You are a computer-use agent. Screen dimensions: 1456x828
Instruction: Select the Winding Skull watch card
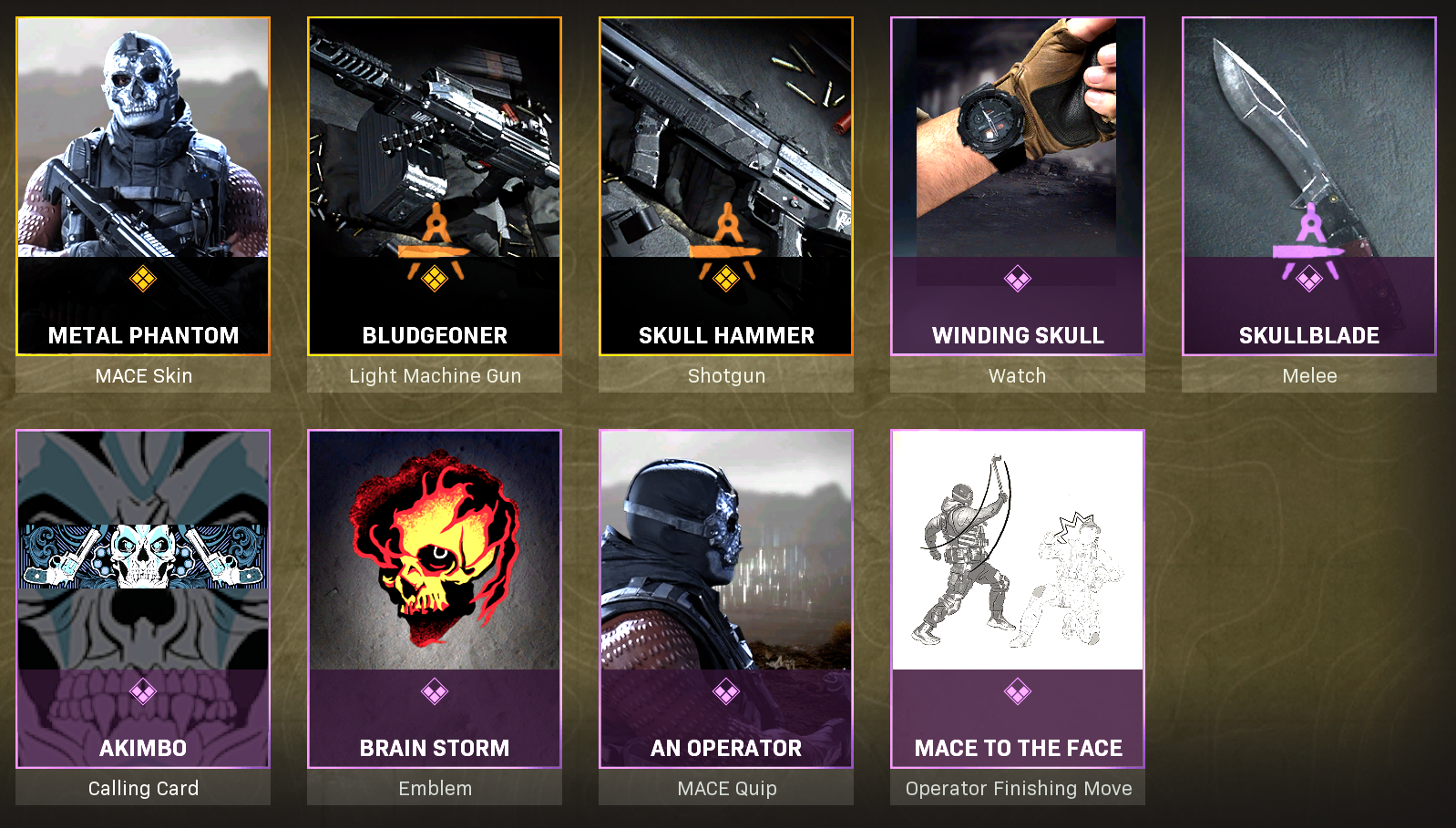(x=1018, y=187)
